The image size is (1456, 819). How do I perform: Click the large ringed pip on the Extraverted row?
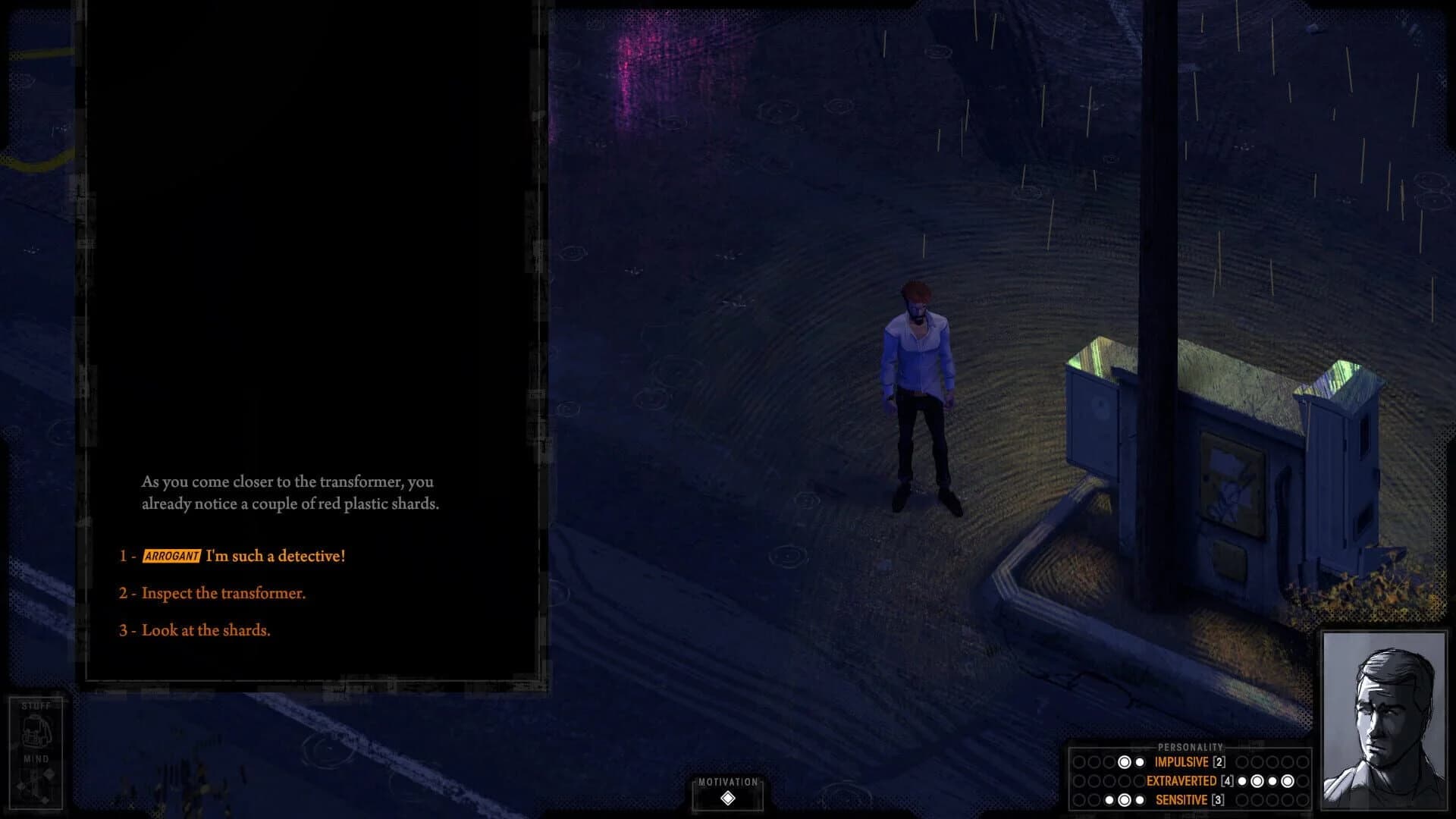1258,781
